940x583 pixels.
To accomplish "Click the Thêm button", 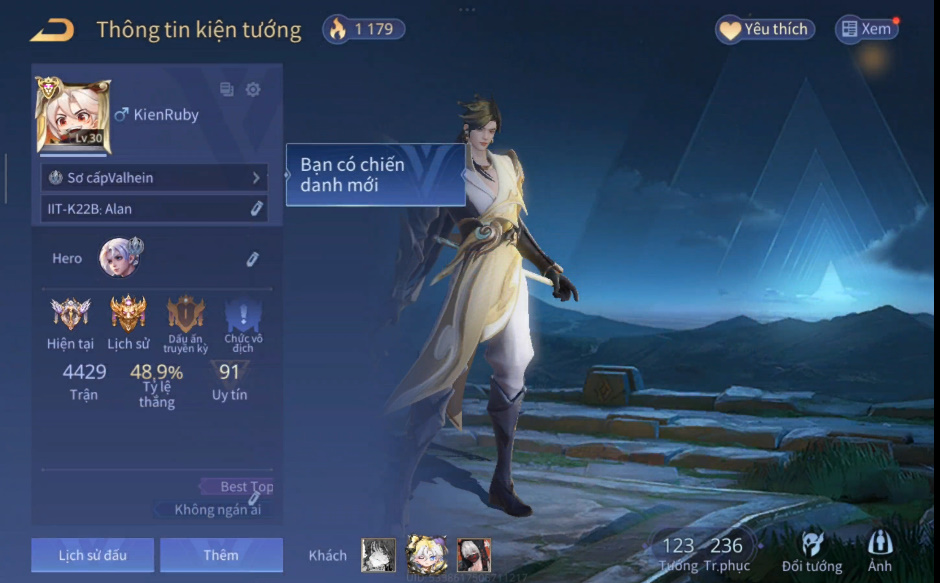I will tap(221, 555).
